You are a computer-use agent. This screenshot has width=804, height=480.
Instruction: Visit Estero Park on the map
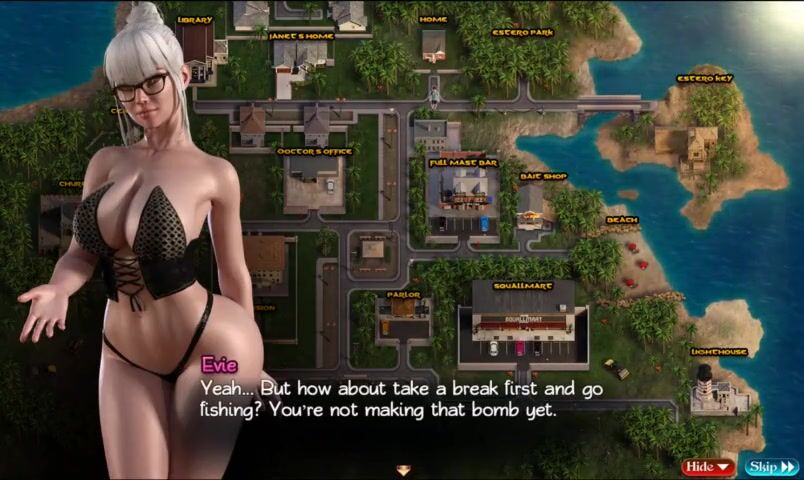pos(522,32)
